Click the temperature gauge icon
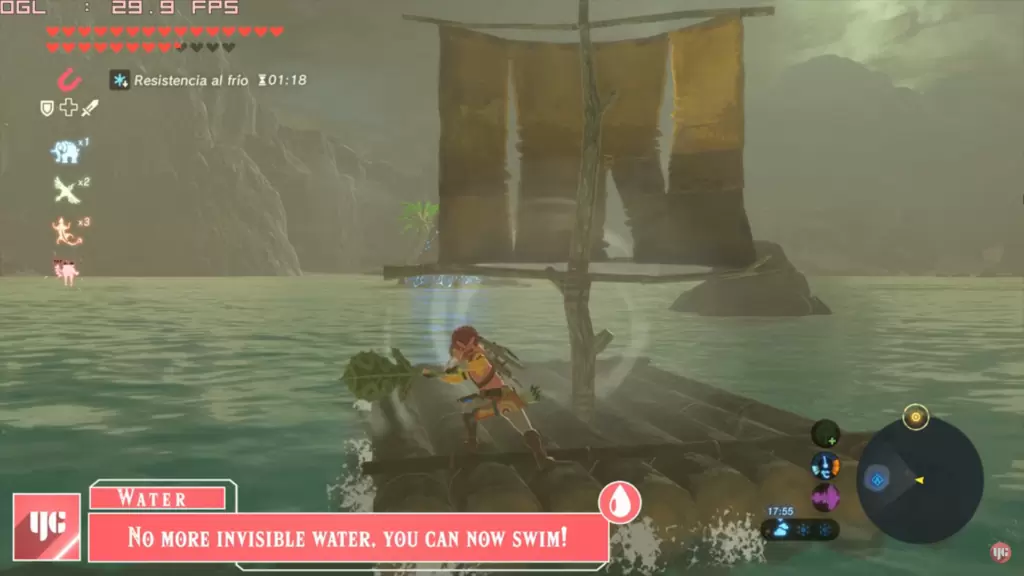The height and width of the screenshot is (576, 1024). click(825, 465)
